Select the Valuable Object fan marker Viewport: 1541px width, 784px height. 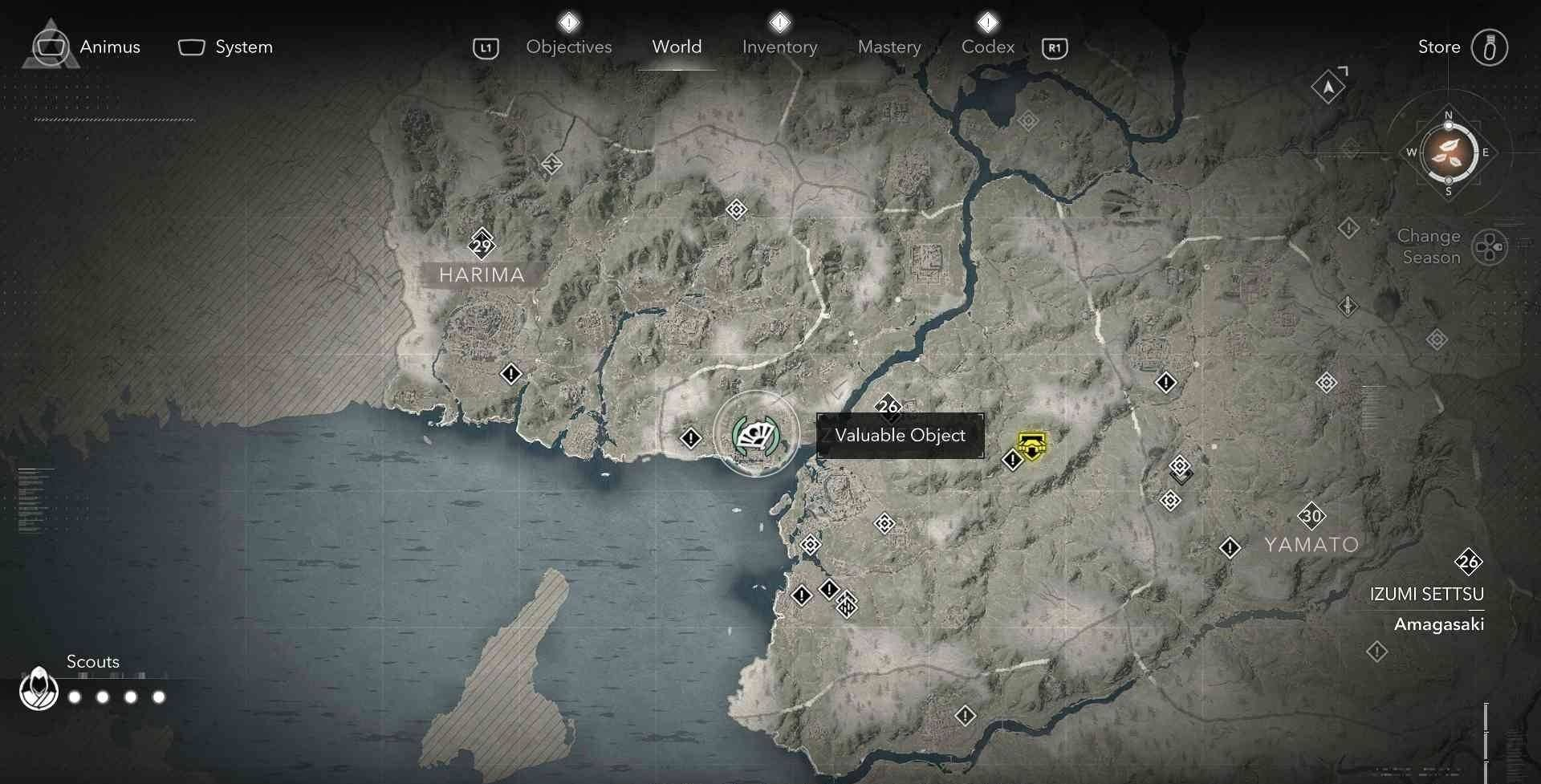coord(755,435)
